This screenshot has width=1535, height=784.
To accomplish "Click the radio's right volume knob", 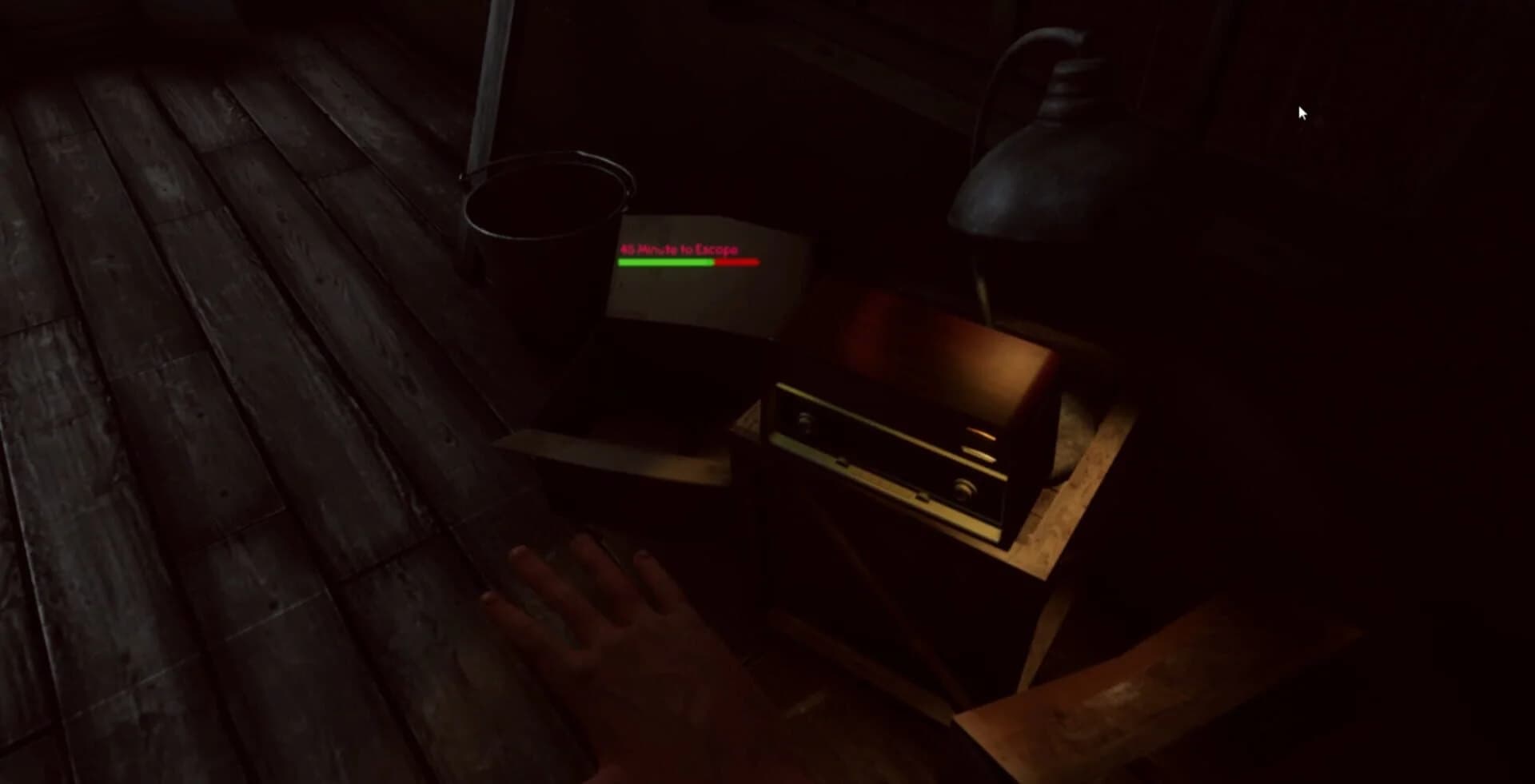I will (963, 488).
